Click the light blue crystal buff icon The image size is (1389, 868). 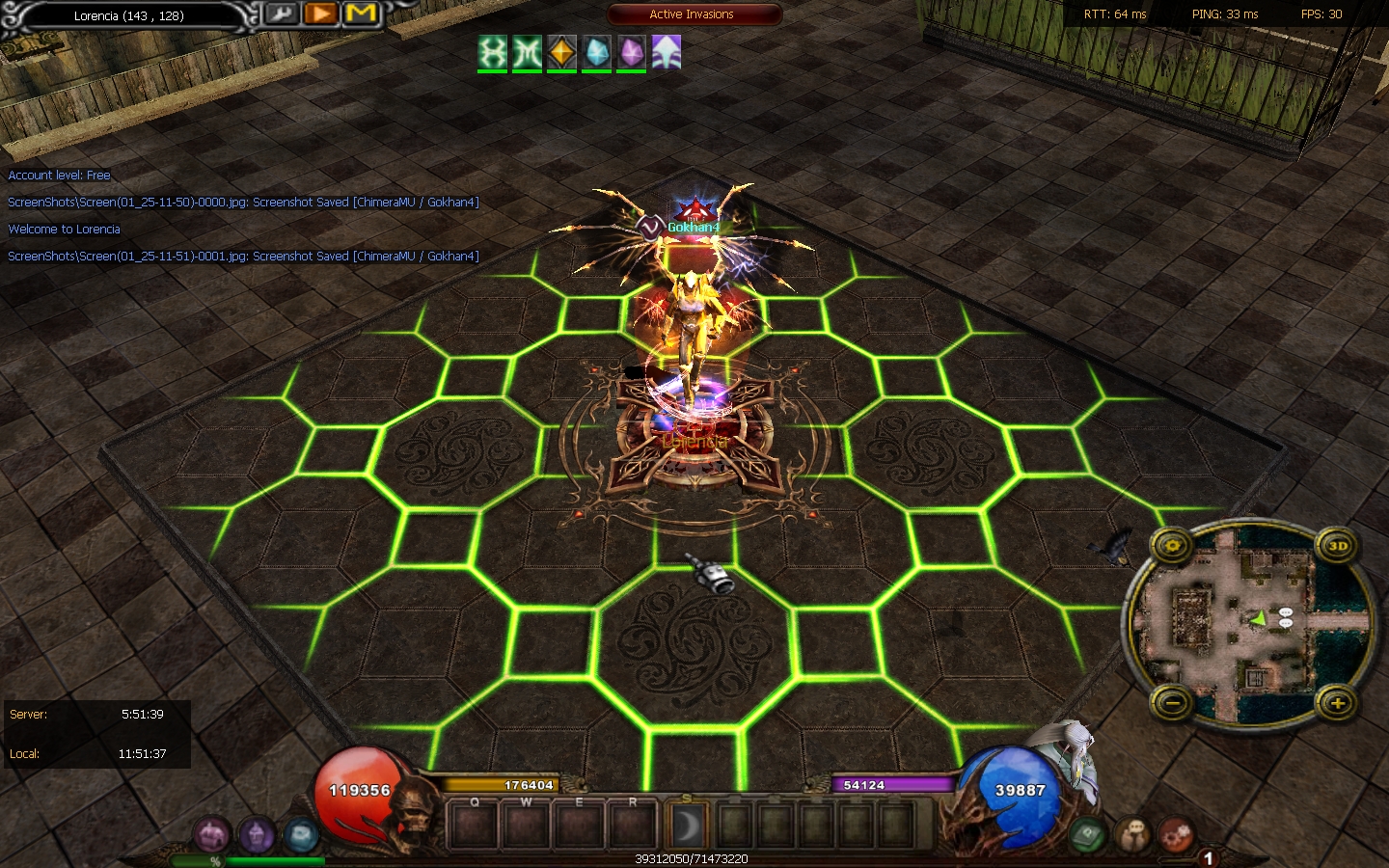pyautogui.click(x=597, y=52)
